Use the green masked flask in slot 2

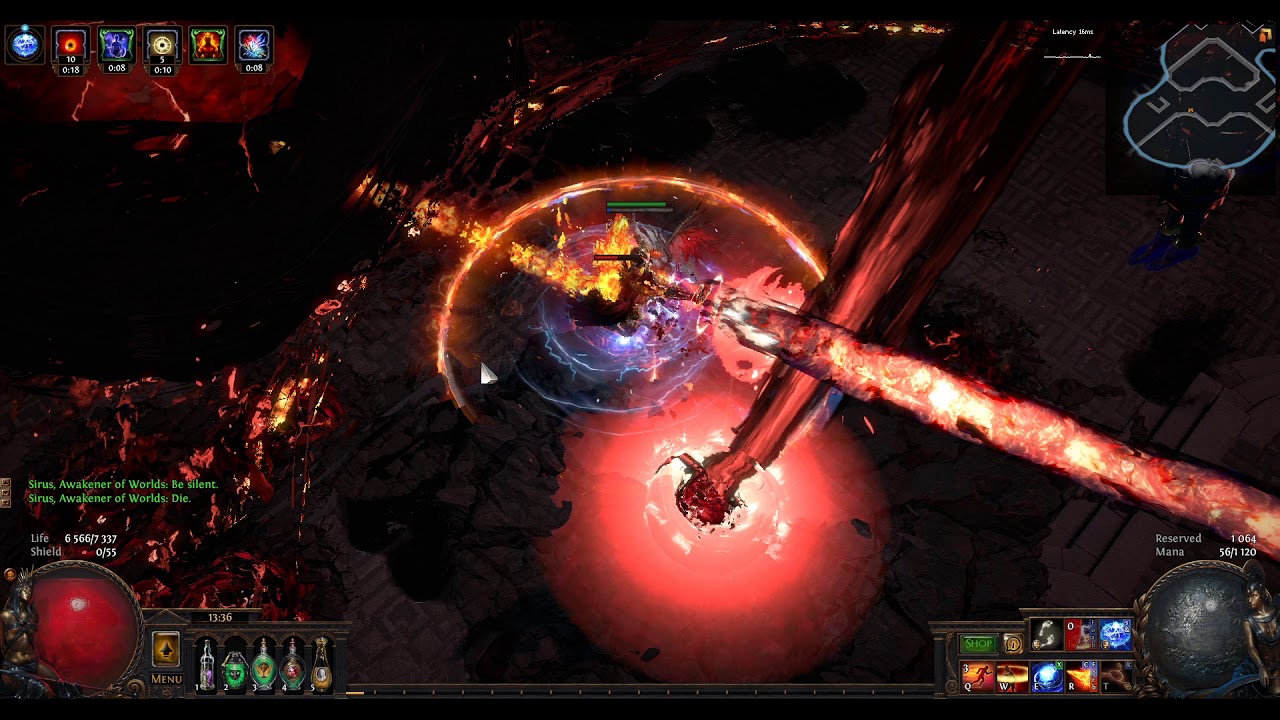click(x=235, y=665)
